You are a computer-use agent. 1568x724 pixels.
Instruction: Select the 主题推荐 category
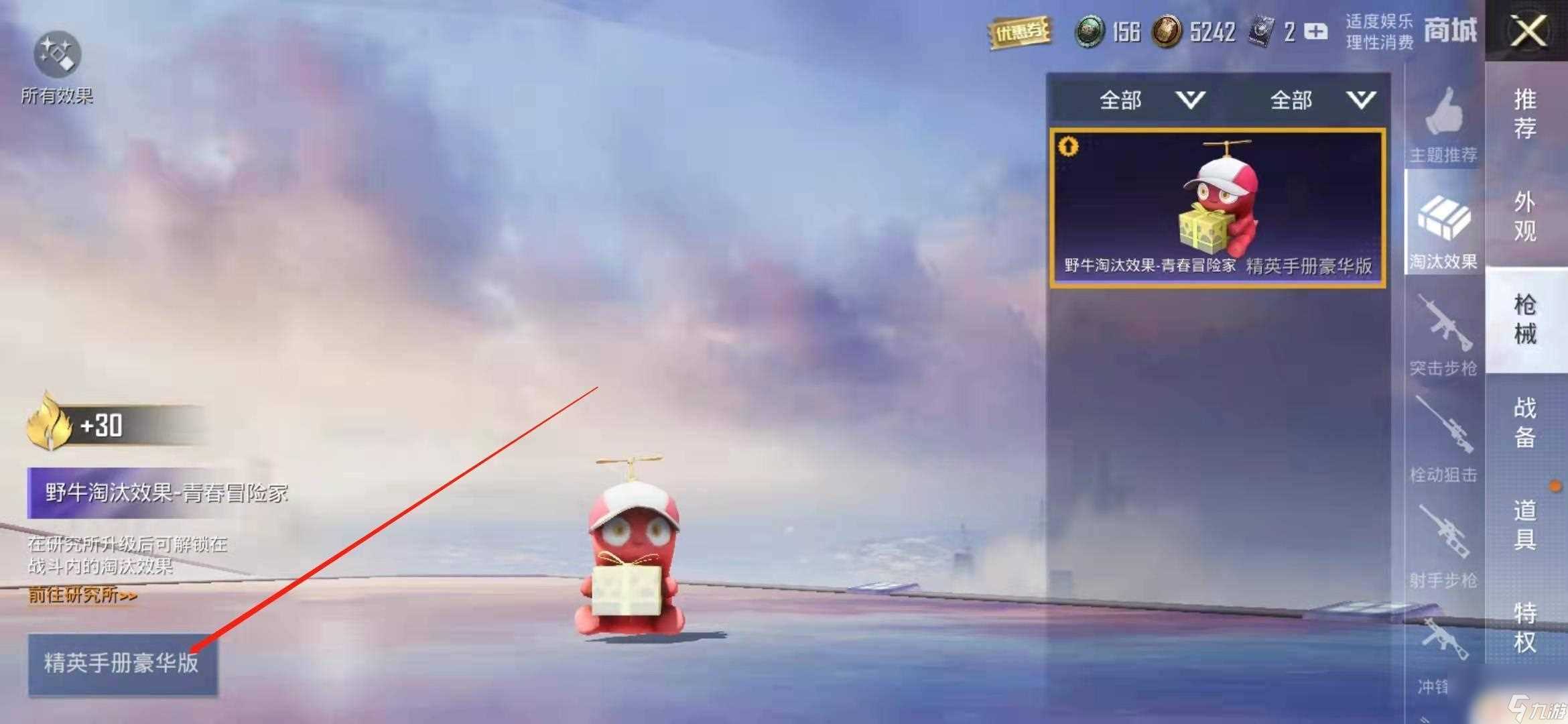point(1443,125)
